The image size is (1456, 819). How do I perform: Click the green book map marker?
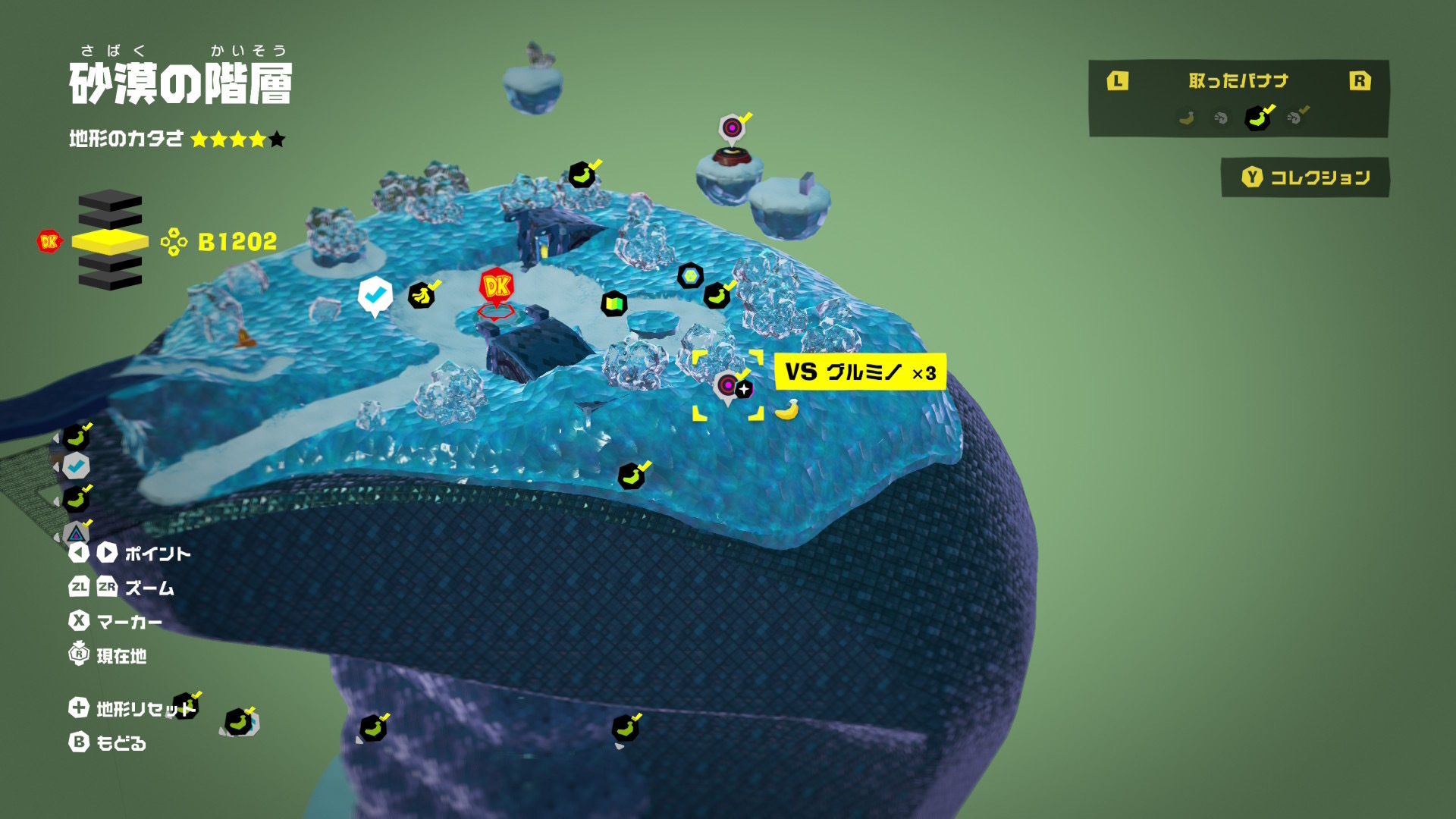pos(613,305)
